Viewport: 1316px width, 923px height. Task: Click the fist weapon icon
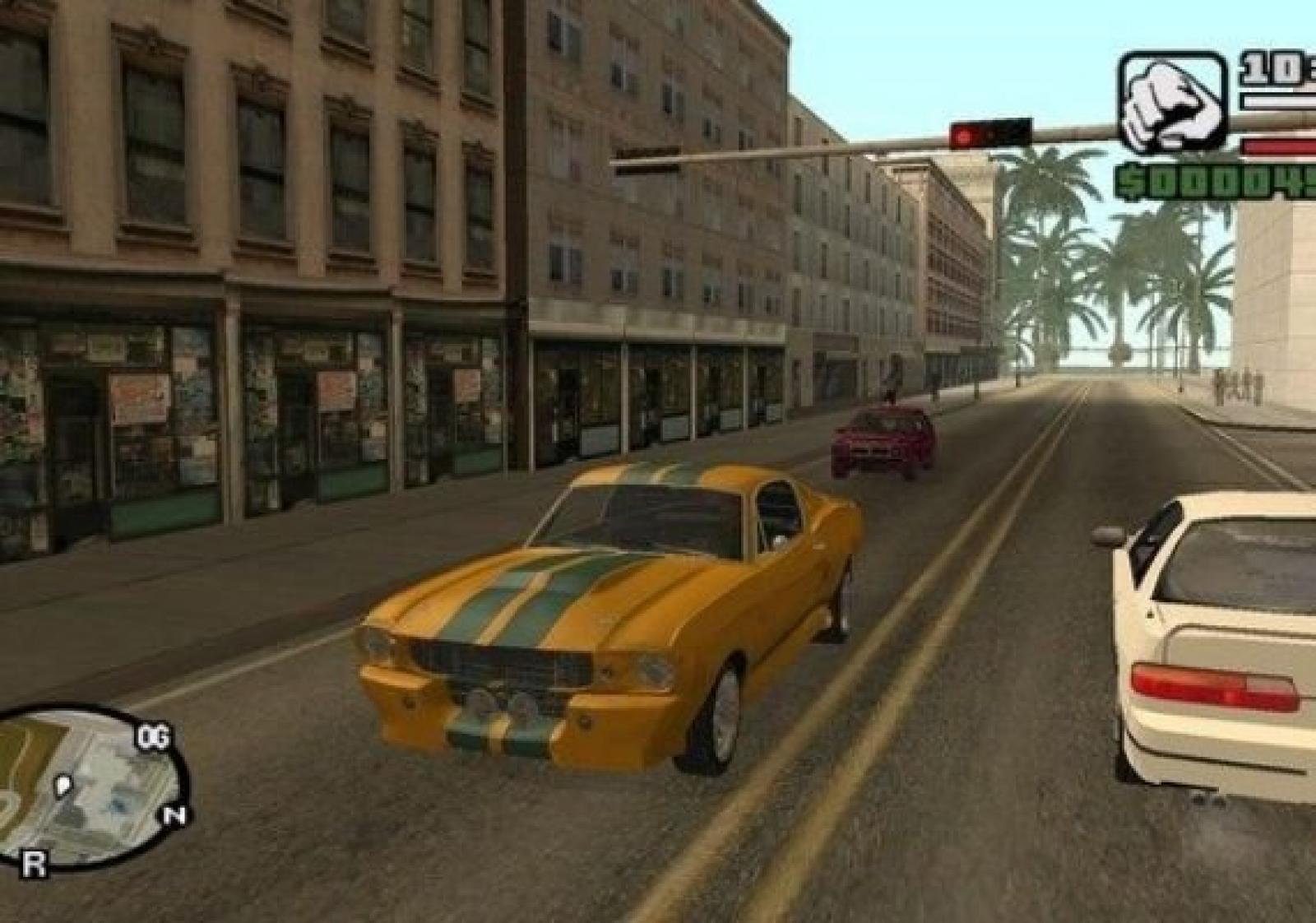point(1171,103)
